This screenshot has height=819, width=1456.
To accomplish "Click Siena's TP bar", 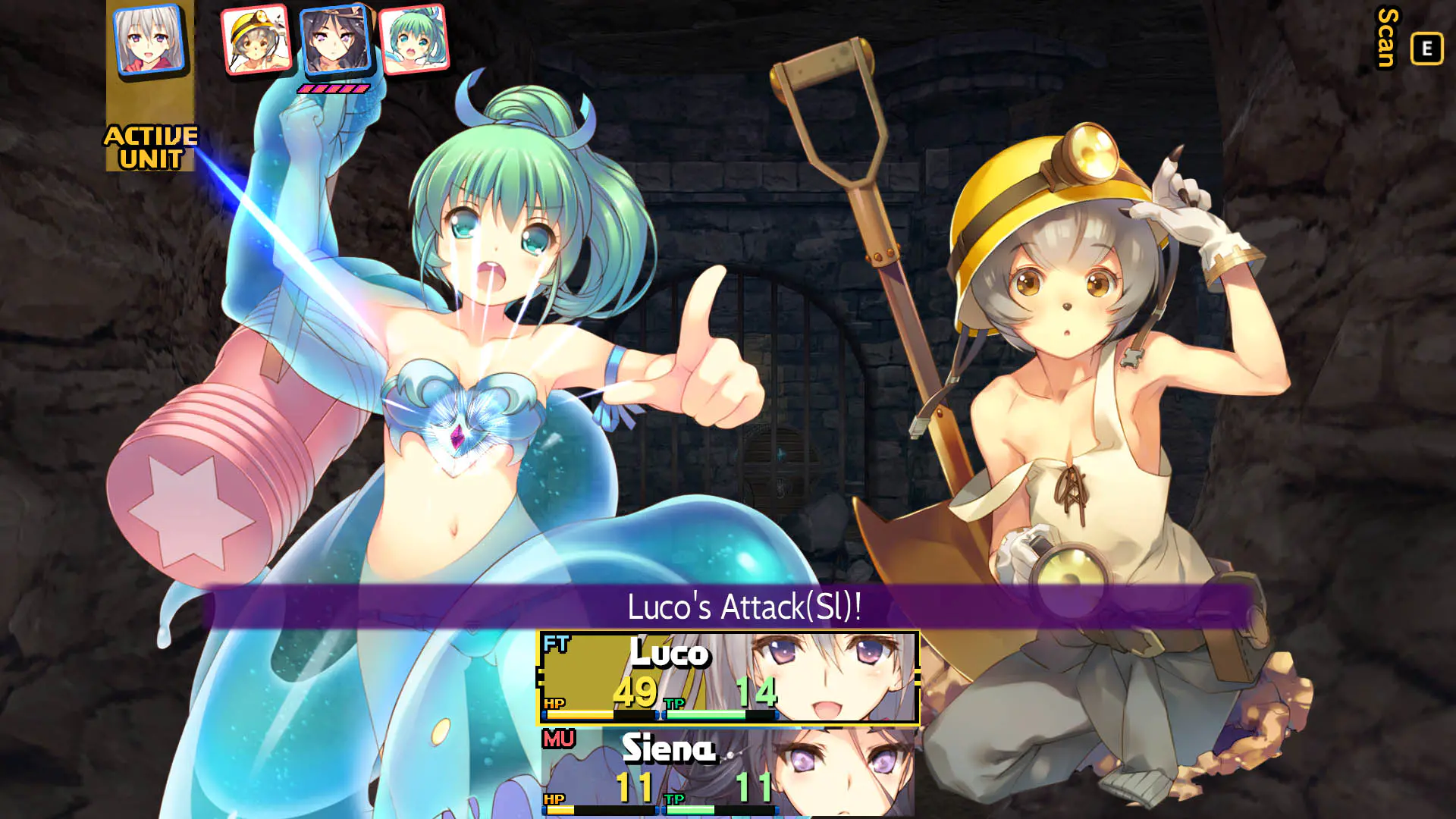I will (720, 811).
